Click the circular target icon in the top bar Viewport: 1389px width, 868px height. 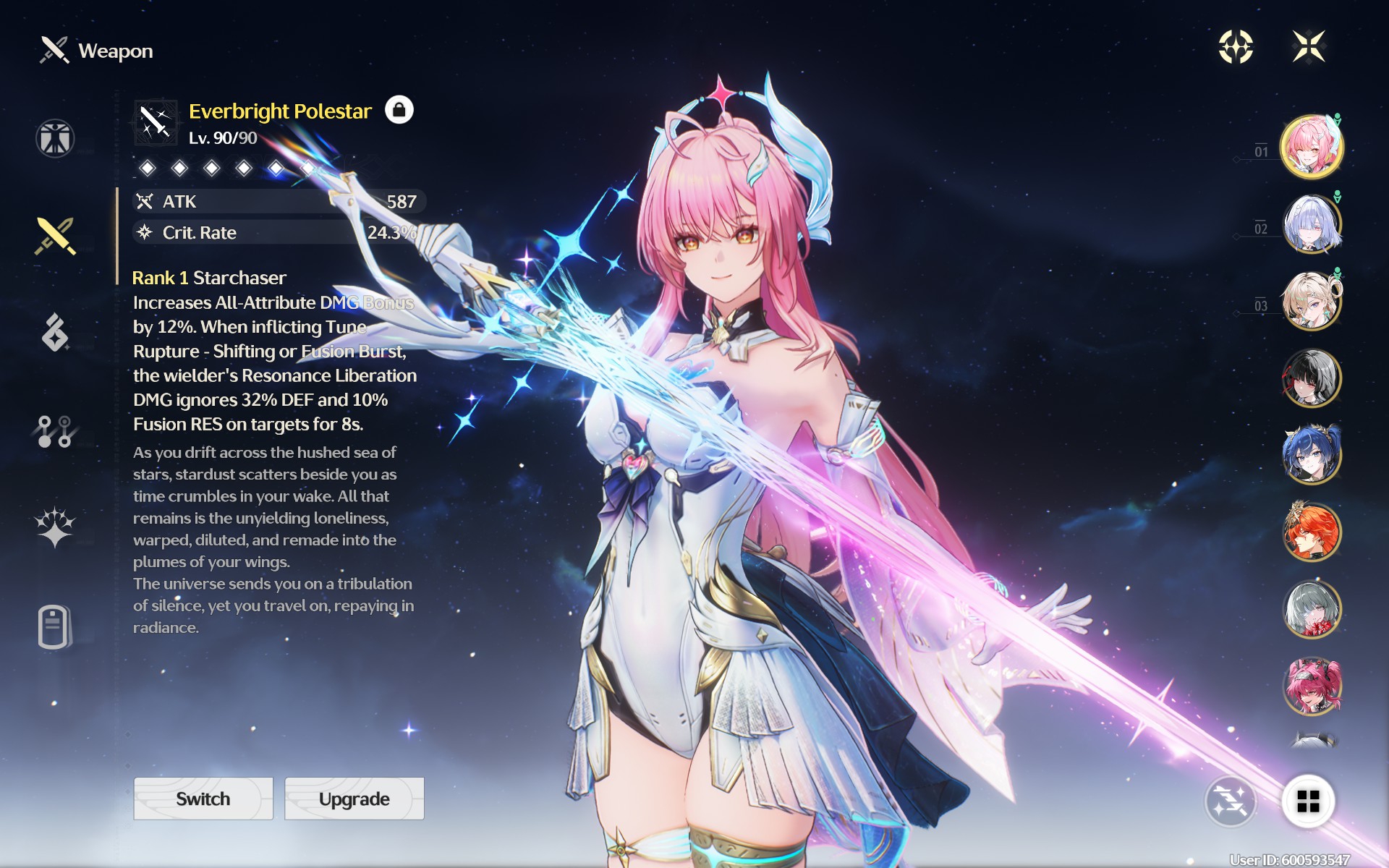[x=1236, y=47]
